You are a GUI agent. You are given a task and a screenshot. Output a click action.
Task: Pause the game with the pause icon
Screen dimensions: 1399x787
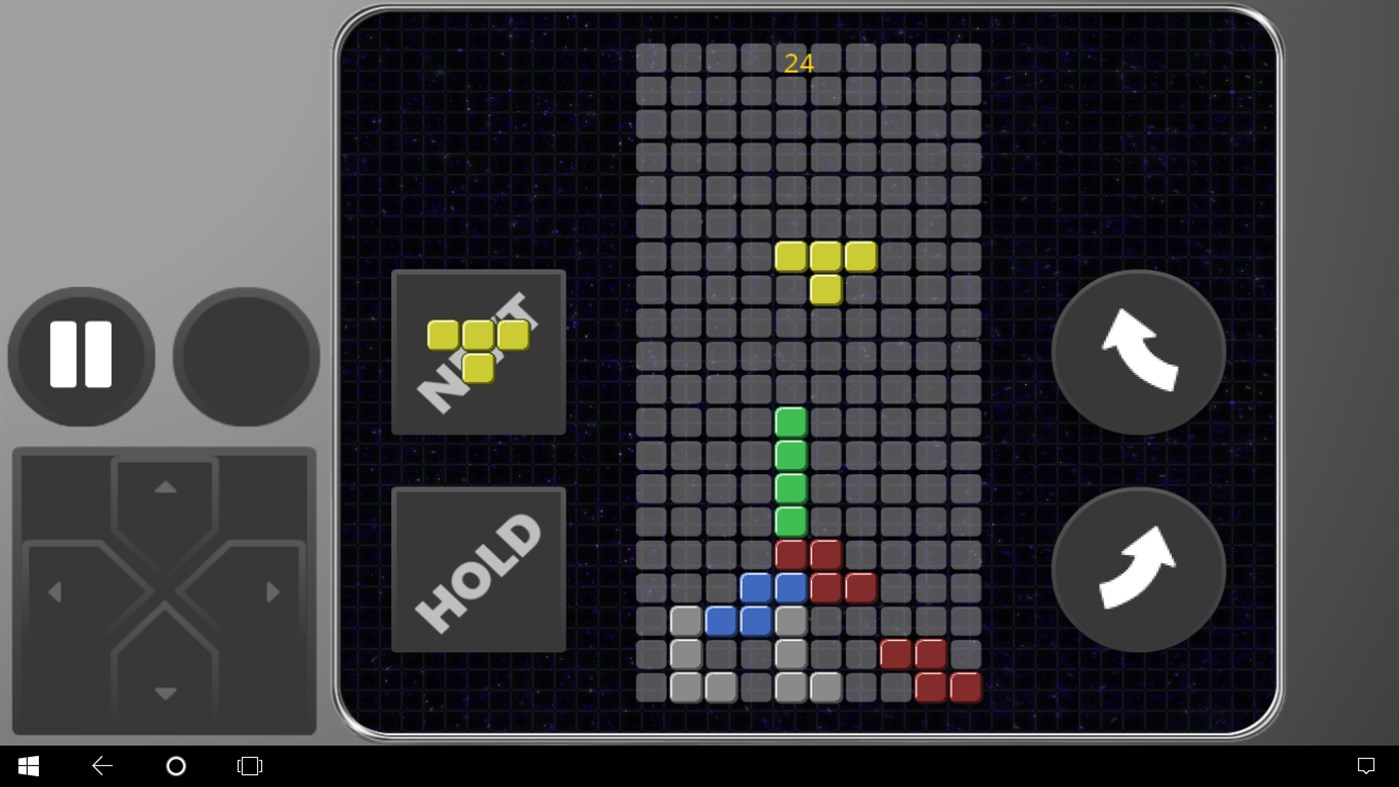pyautogui.click(x=80, y=356)
